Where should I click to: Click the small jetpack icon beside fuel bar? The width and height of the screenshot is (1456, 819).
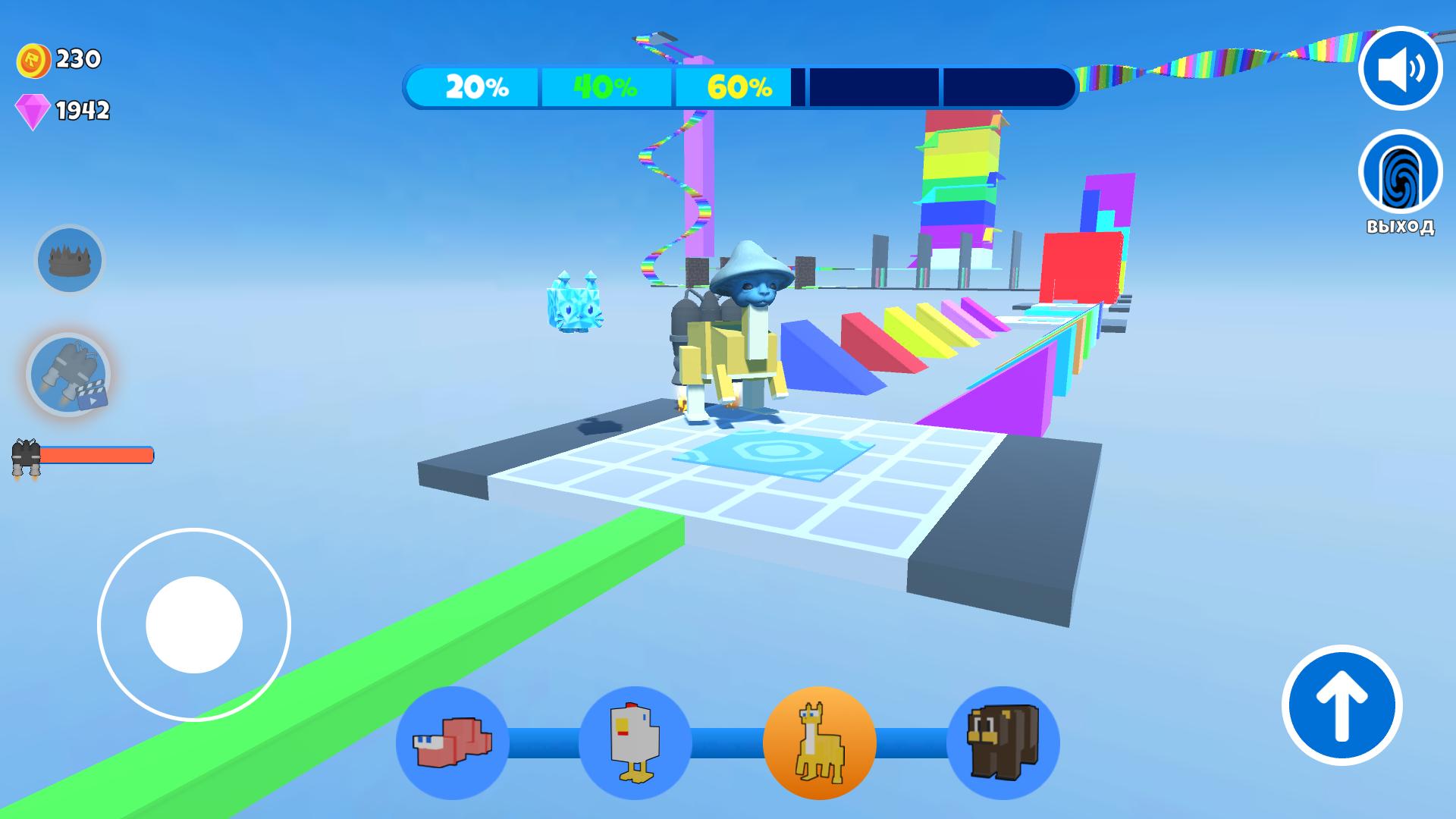click(27, 453)
